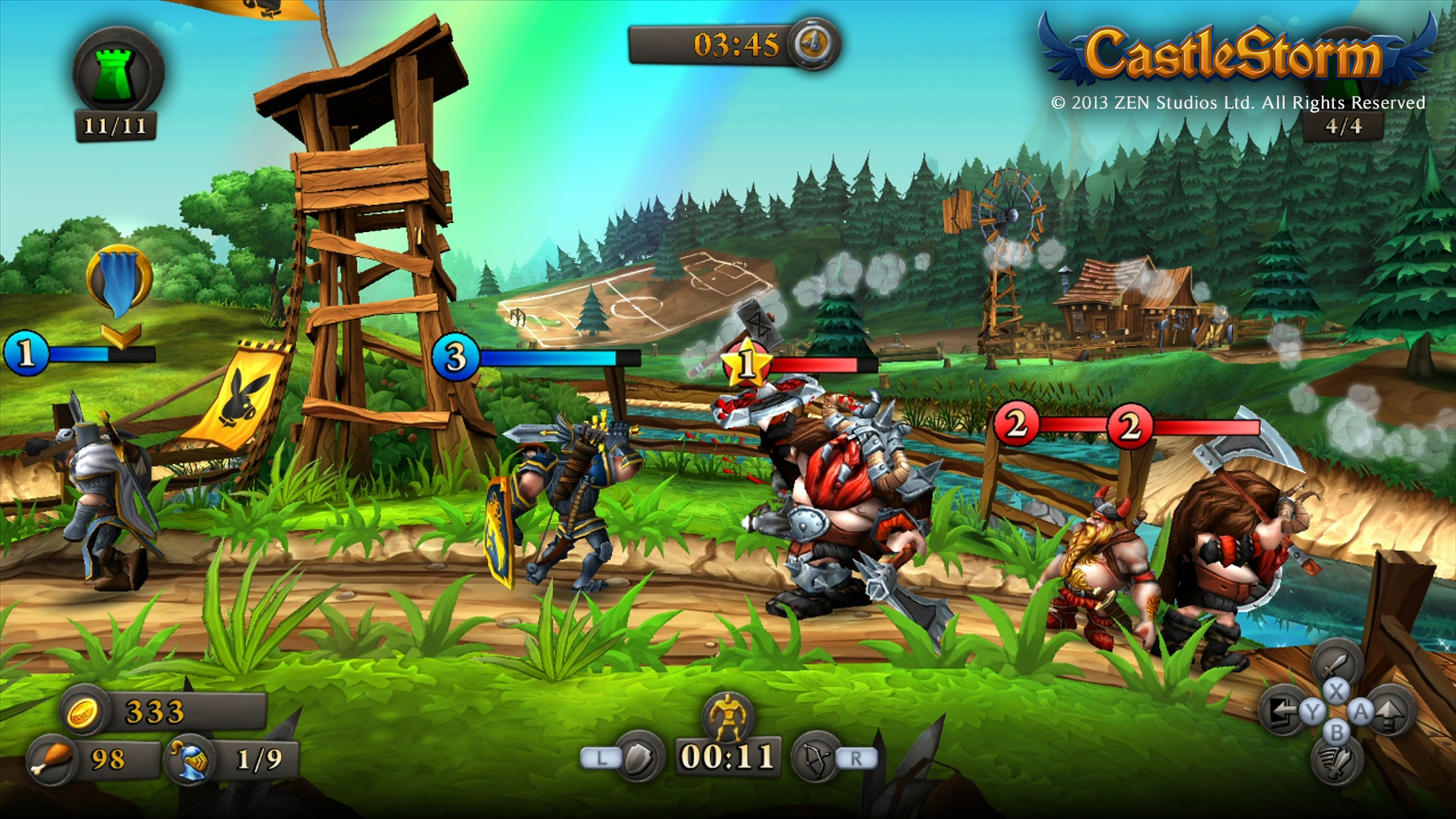Image resolution: width=1456 pixels, height=819 pixels.
Task: Toggle the L shoulder button indicator
Action: tap(601, 758)
